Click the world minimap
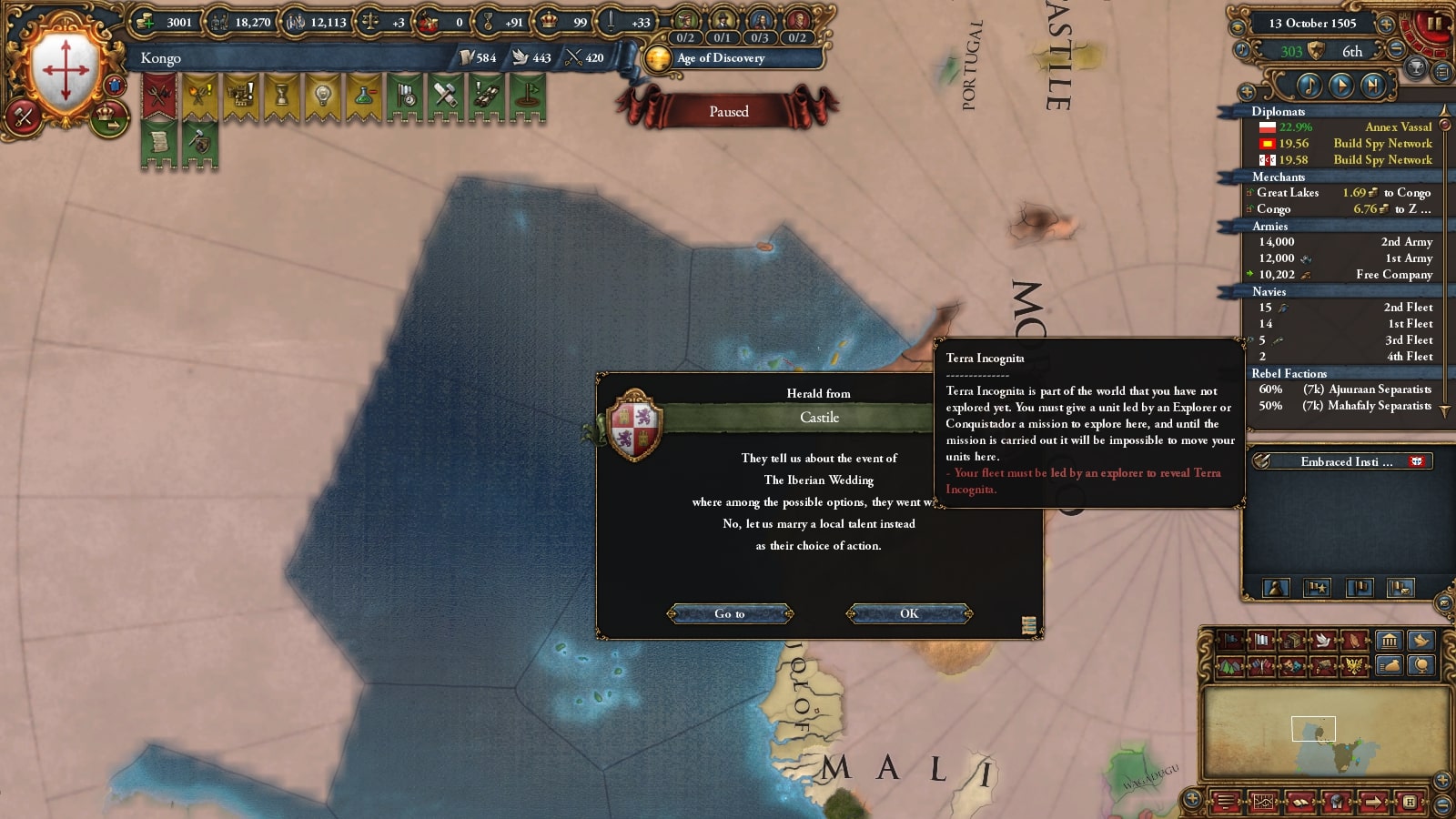The image size is (1456, 819). pyautogui.click(x=1326, y=733)
